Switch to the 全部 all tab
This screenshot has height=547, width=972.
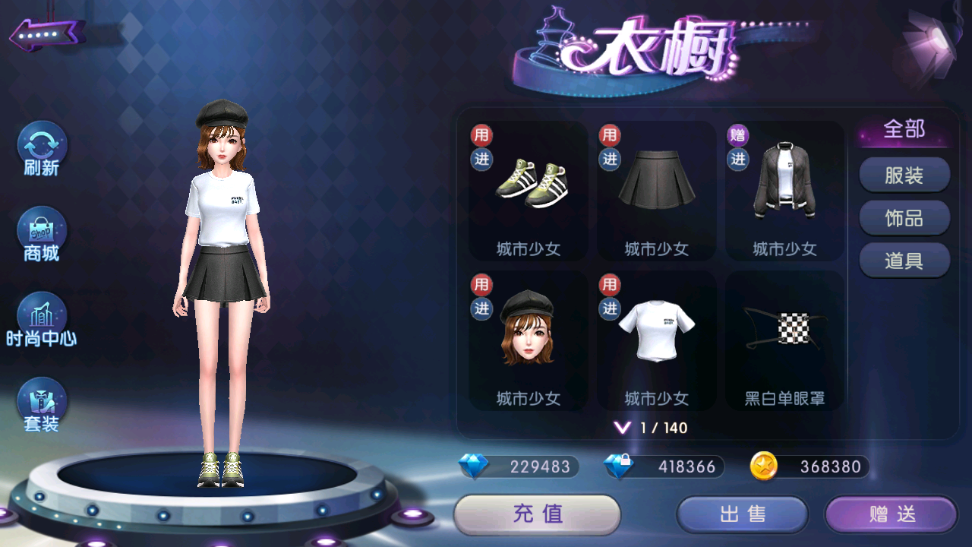pos(904,130)
